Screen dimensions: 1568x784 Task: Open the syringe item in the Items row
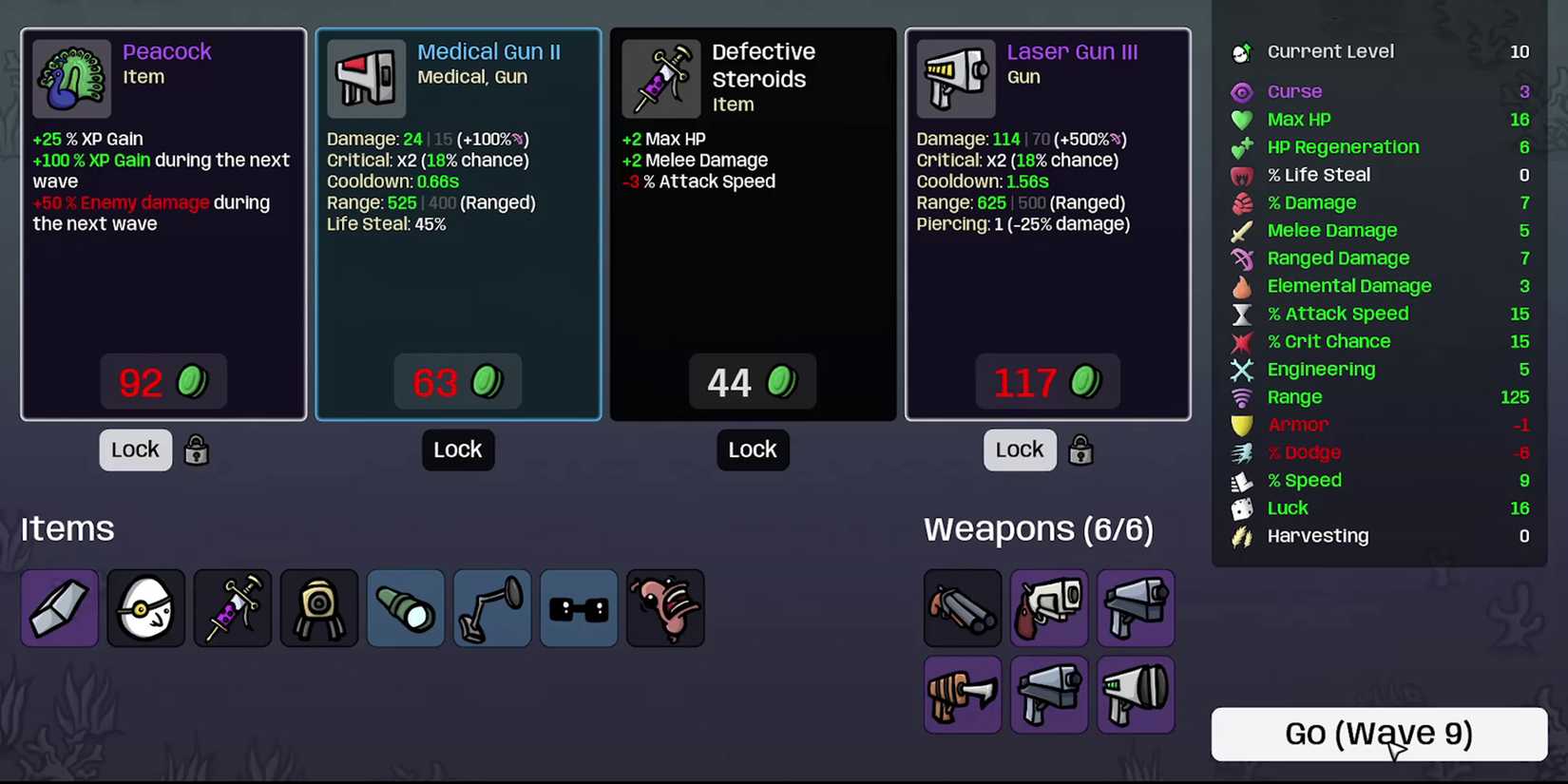coord(232,608)
